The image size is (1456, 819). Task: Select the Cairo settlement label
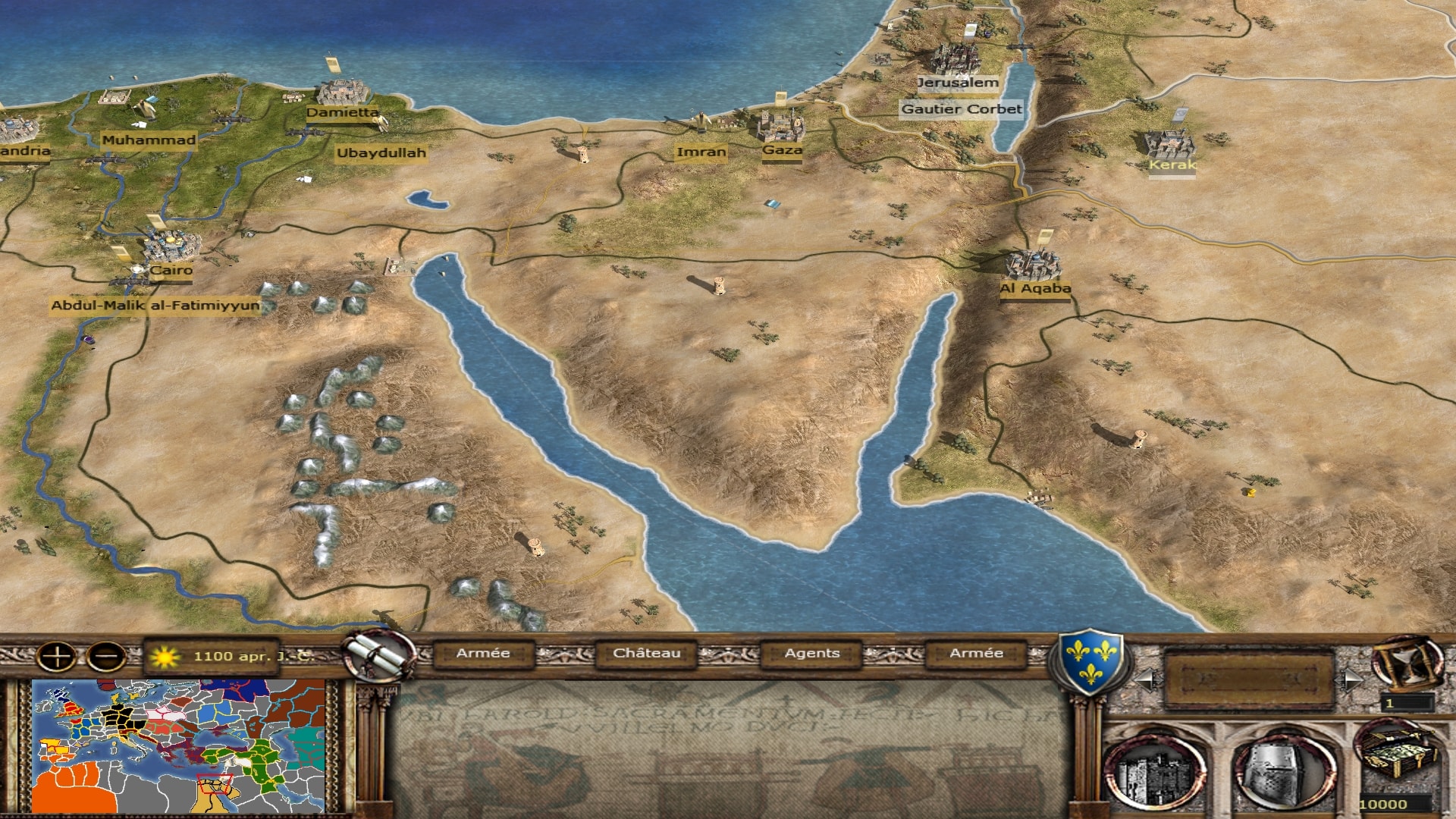click(171, 270)
